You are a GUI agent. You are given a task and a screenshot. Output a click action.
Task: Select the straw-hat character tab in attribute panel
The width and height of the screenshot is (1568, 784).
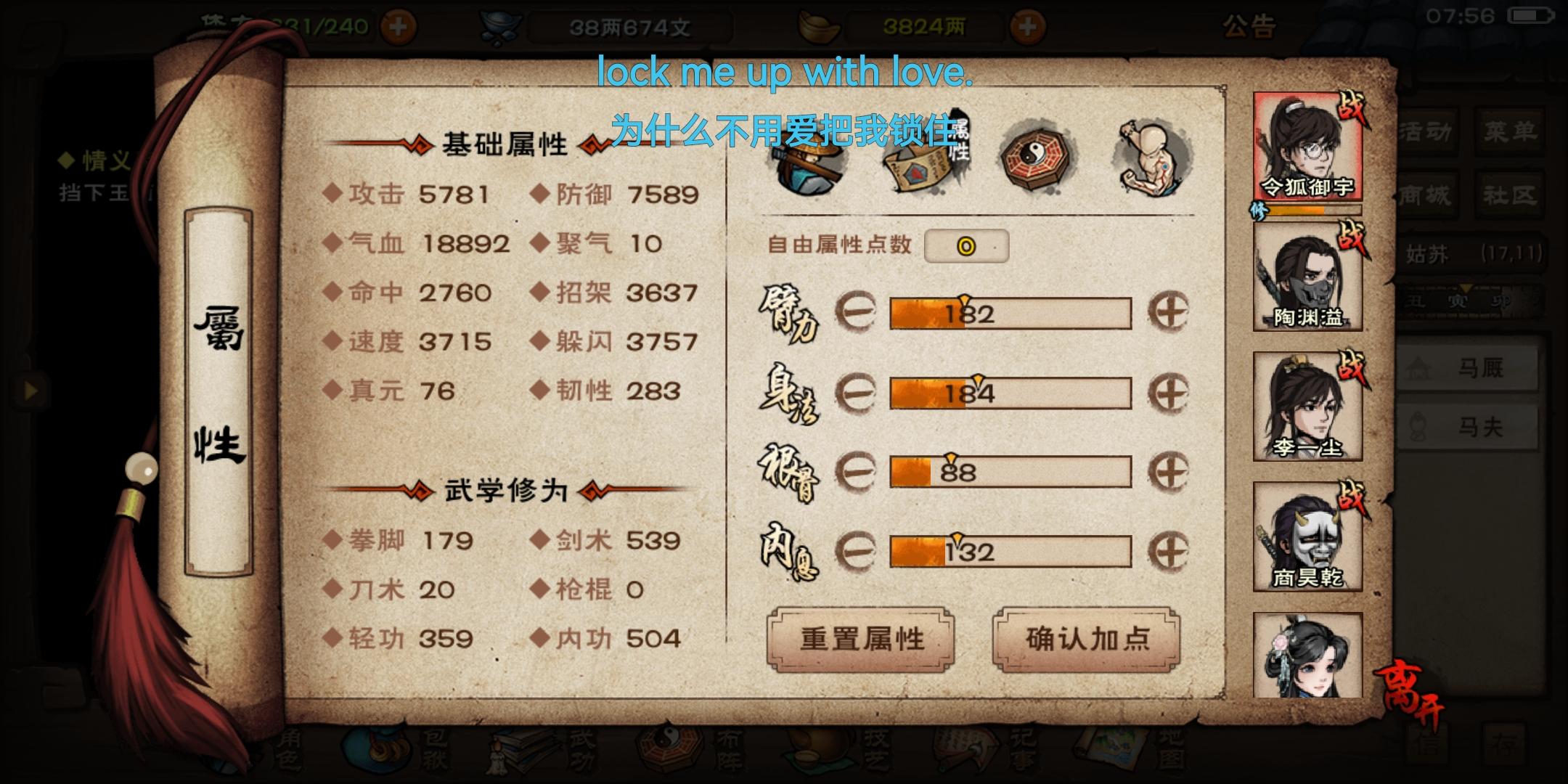click(x=809, y=156)
